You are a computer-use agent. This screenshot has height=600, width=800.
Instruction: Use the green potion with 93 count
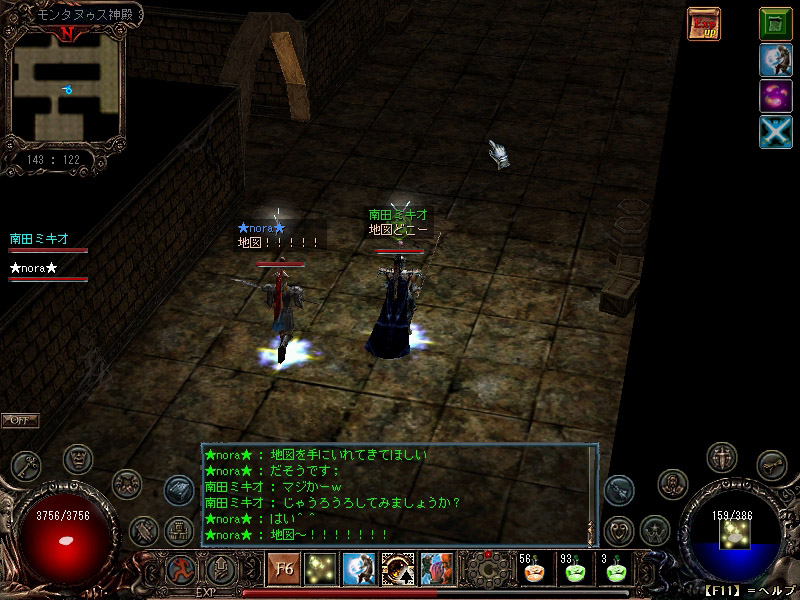click(x=574, y=571)
